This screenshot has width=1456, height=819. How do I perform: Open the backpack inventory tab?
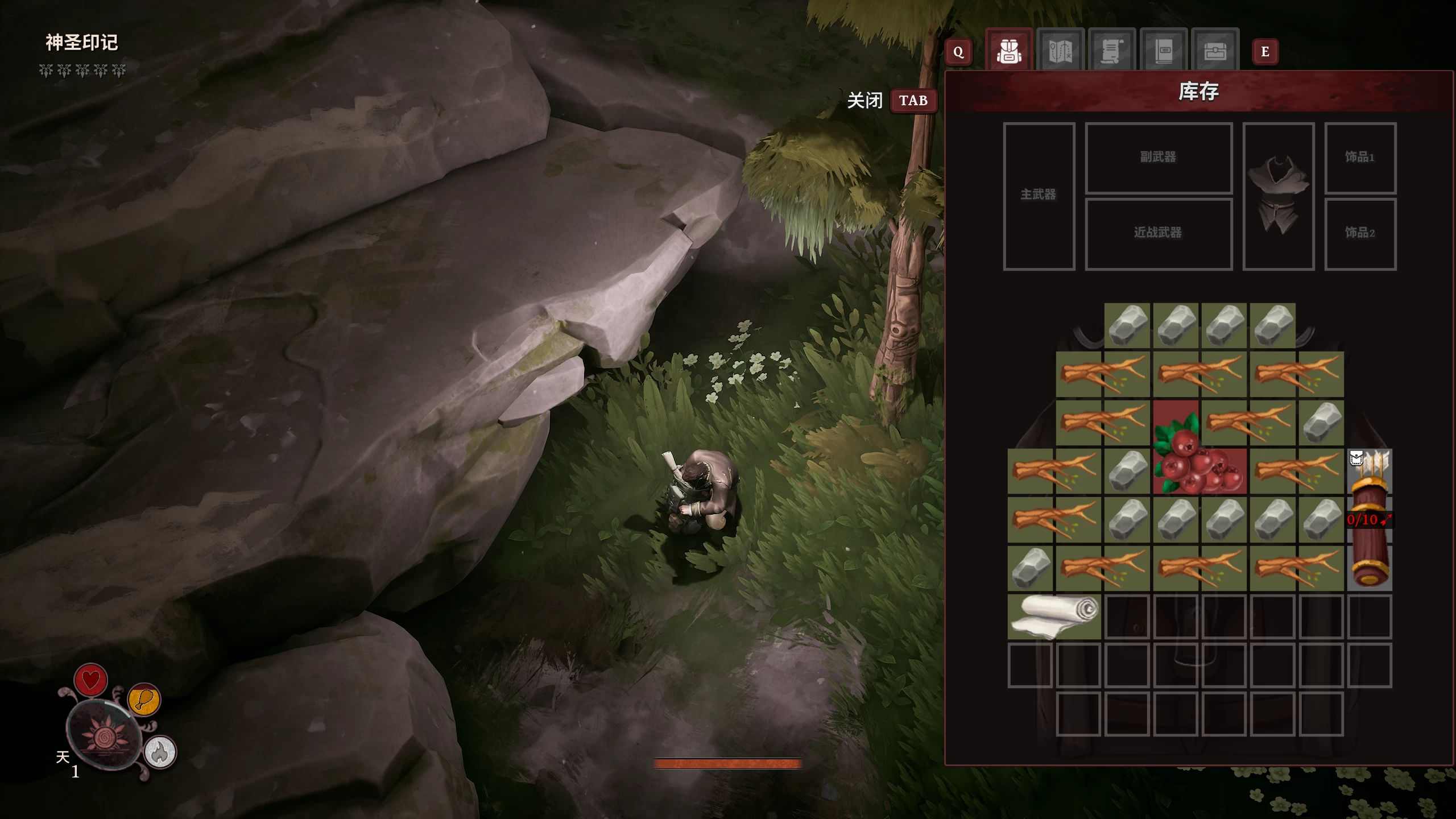1009,51
